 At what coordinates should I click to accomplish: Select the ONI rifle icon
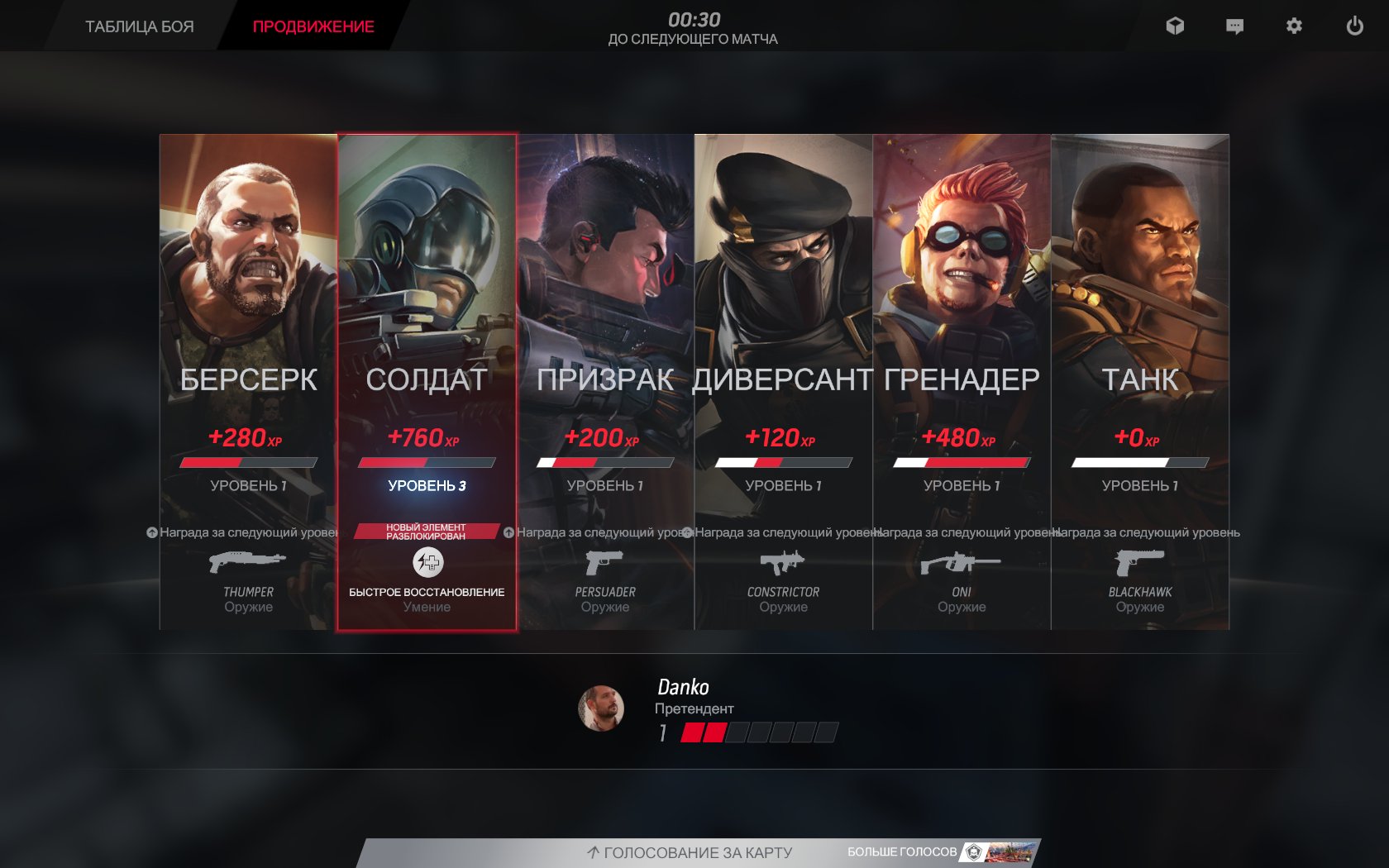[959, 564]
